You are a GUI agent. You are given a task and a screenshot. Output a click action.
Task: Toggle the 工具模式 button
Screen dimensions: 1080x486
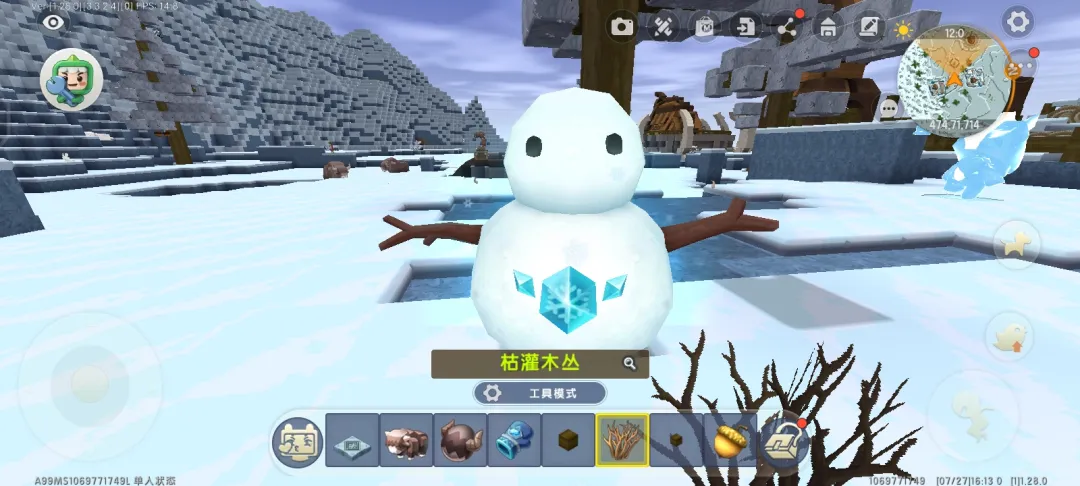click(x=540, y=393)
